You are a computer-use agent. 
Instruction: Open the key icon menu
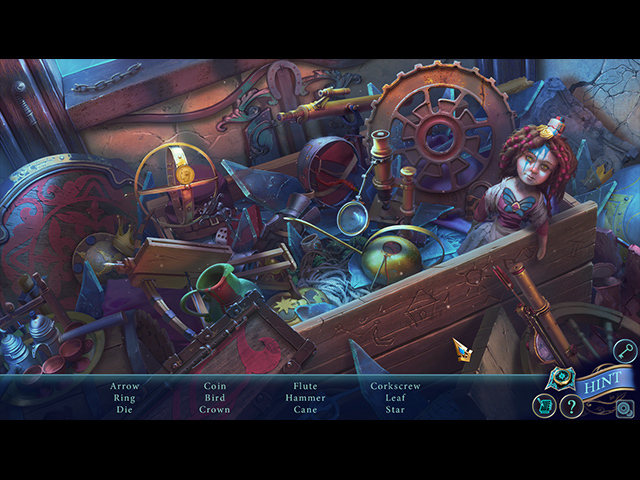tap(624, 351)
